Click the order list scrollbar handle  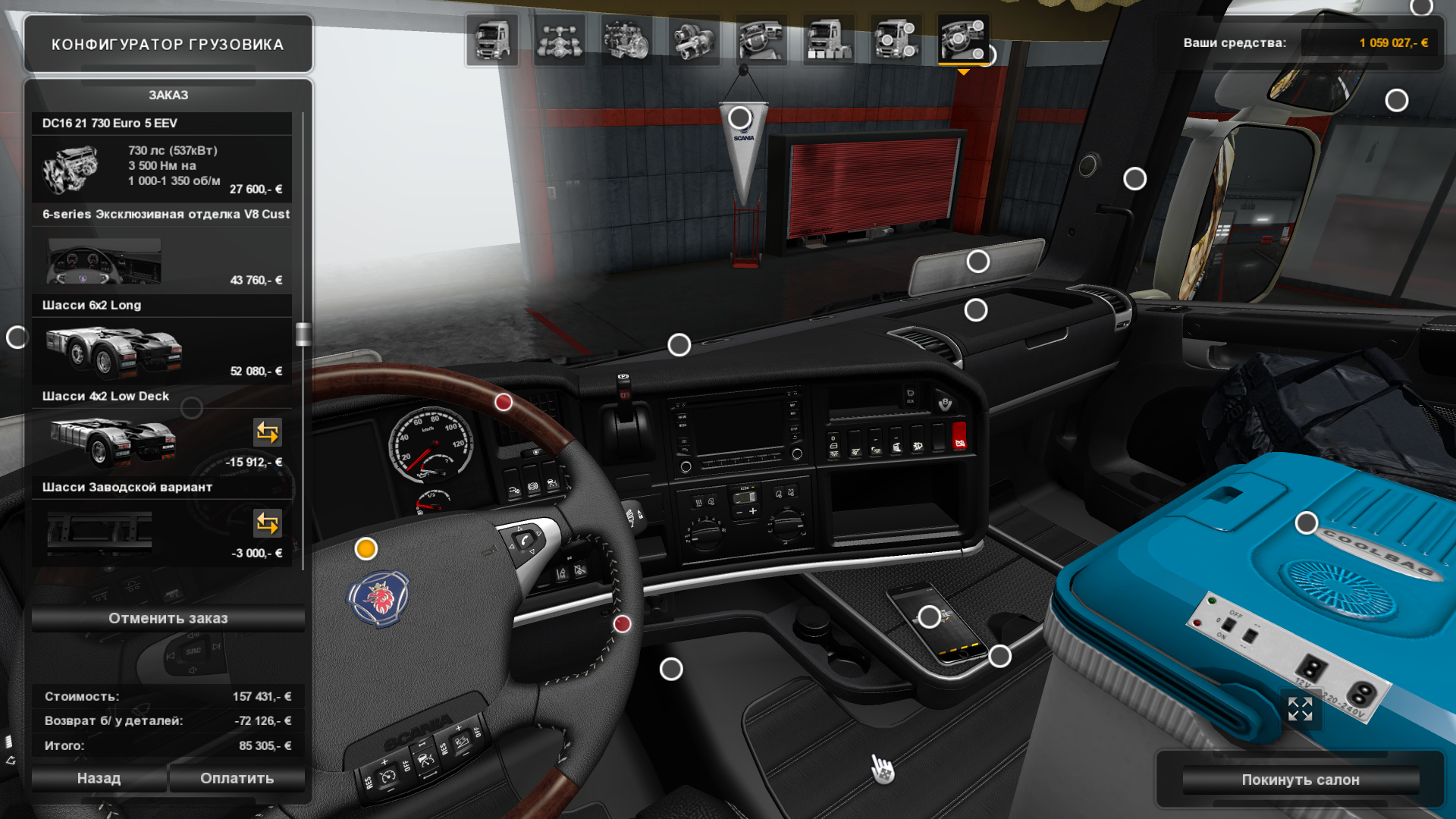point(303,334)
